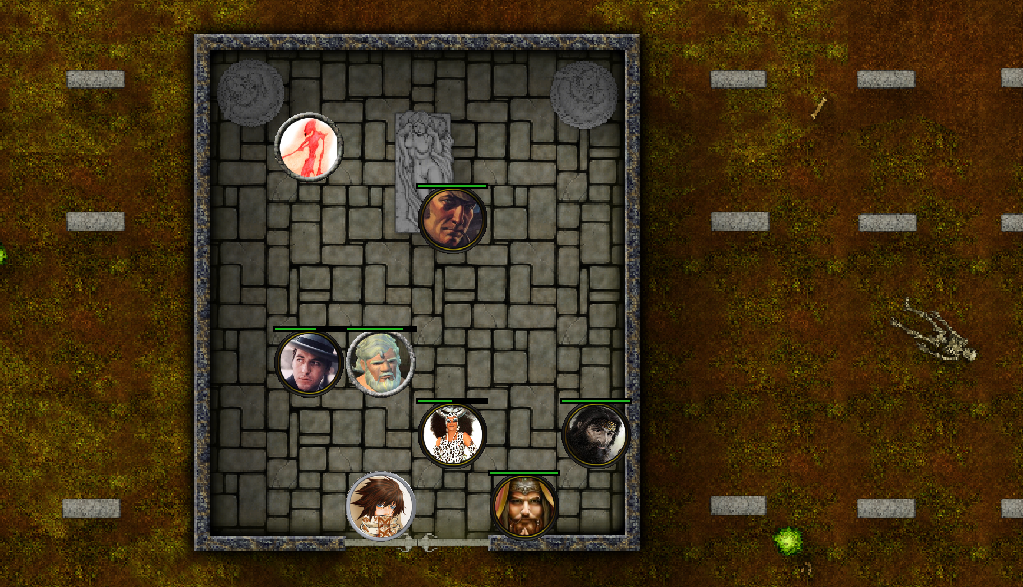
Task: Select the red silhouette figure token
Action: tap(309, 147)
